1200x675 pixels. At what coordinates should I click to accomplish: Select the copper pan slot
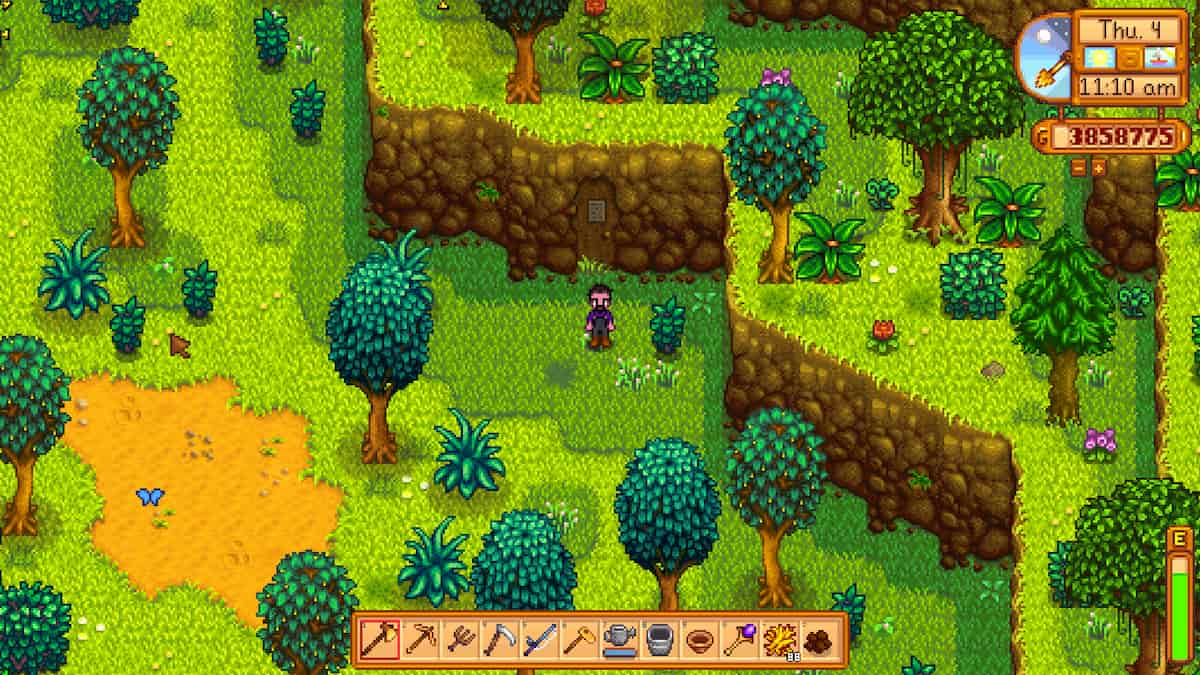[698, 639]
